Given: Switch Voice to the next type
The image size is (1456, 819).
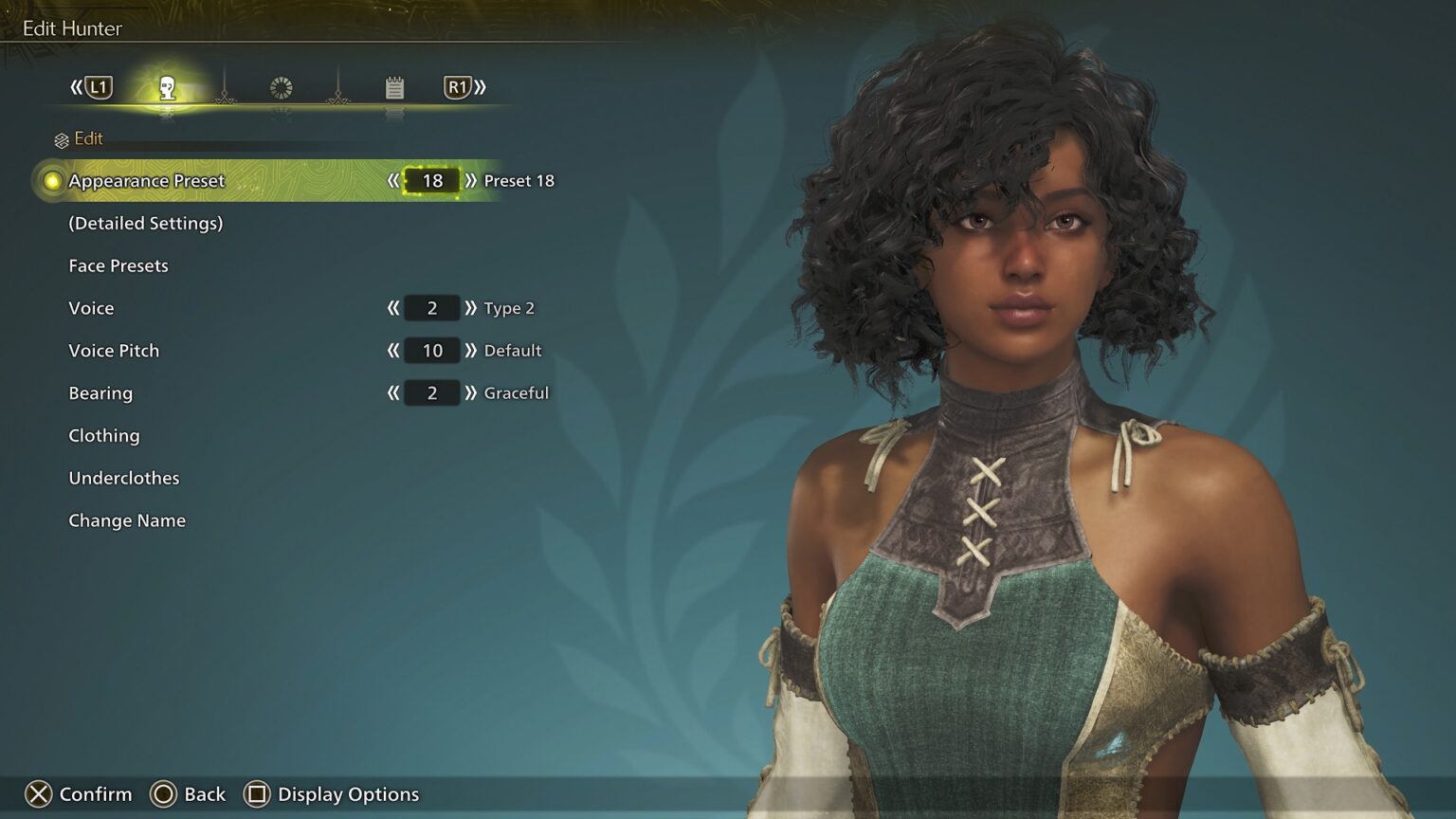Looking at the screenshot, I should pos(470,308).
